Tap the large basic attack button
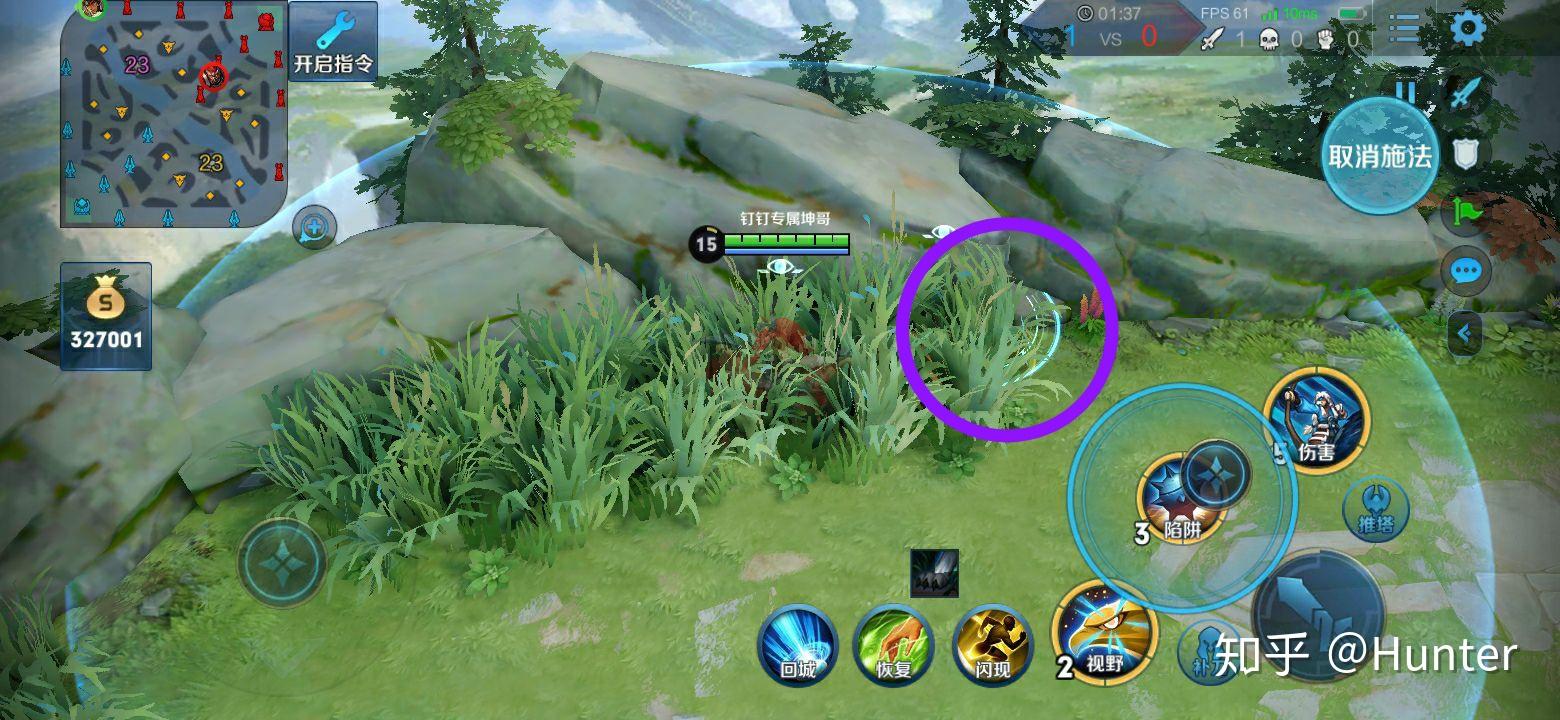Screen dimensions: 1560x720 point(1318,610)
